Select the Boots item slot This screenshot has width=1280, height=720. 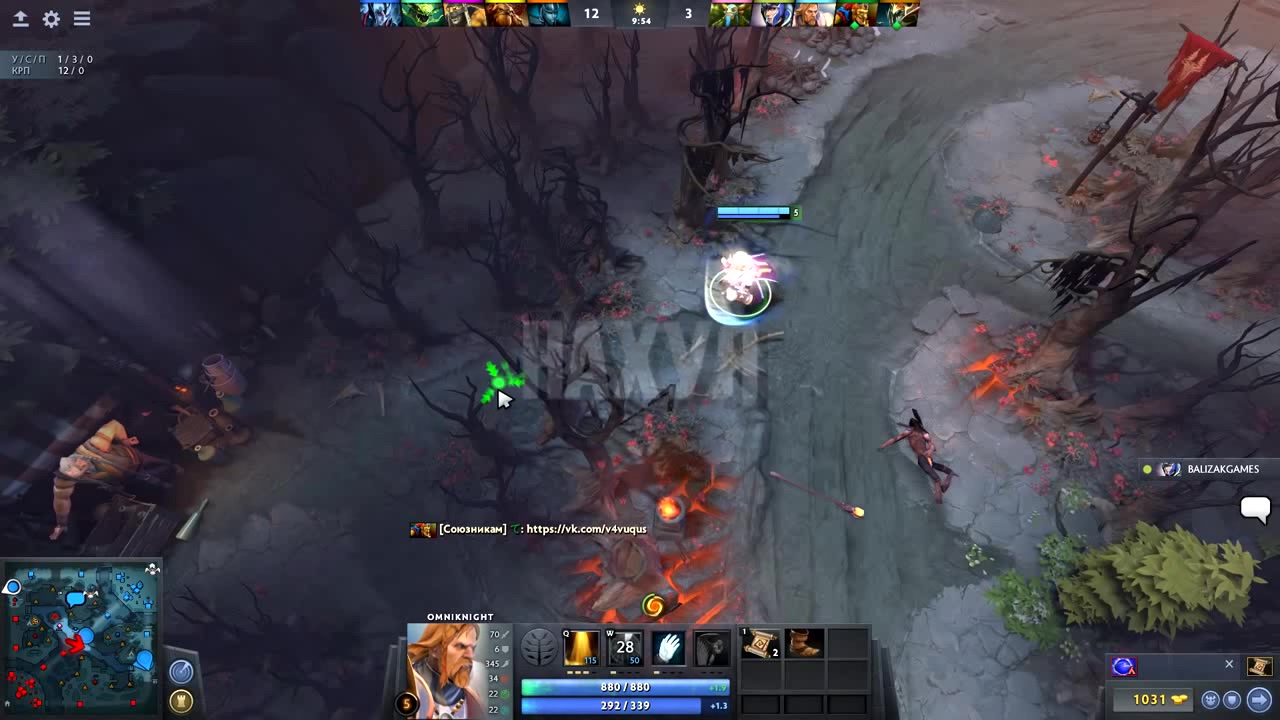pyautogui.click(x=805, y=643)
